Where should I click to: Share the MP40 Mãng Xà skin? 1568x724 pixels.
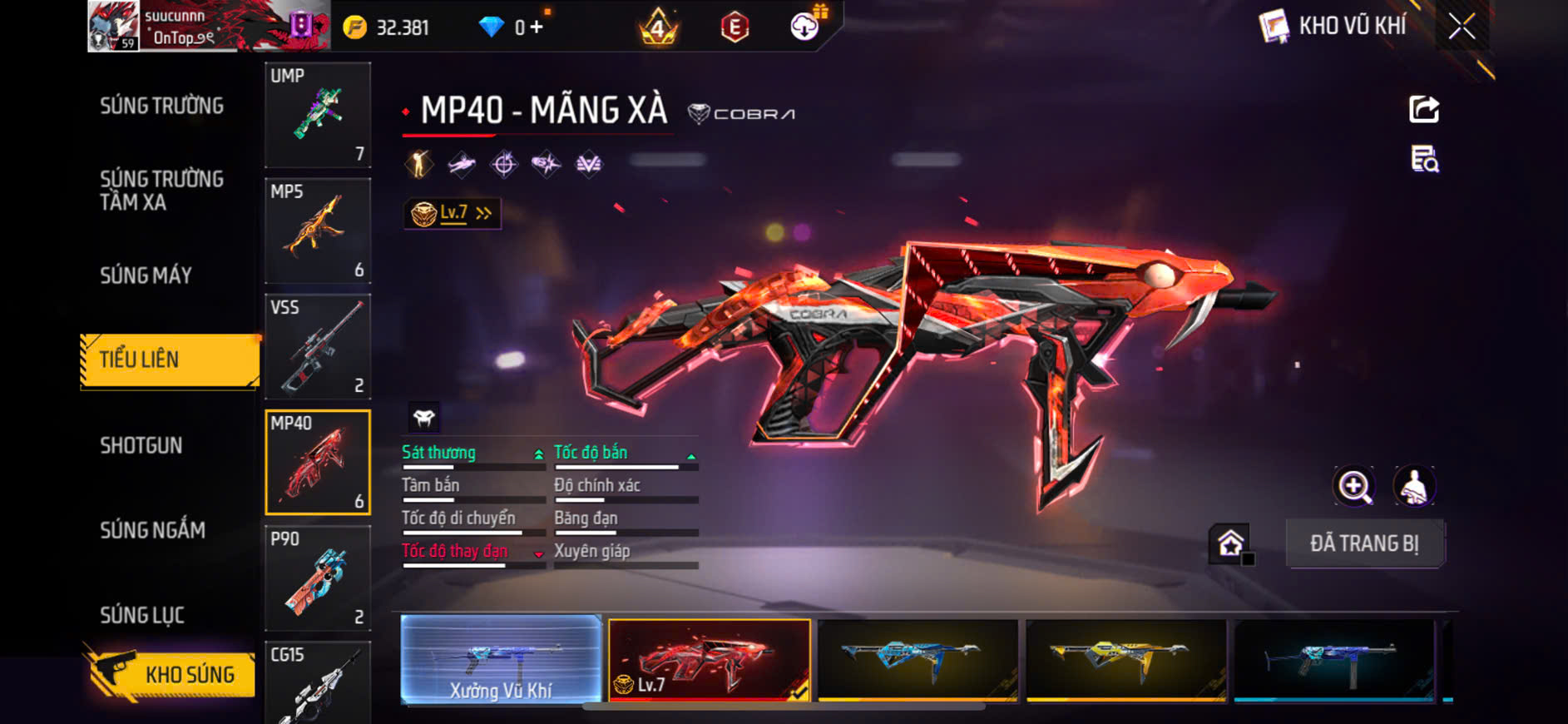point(1423,109)
